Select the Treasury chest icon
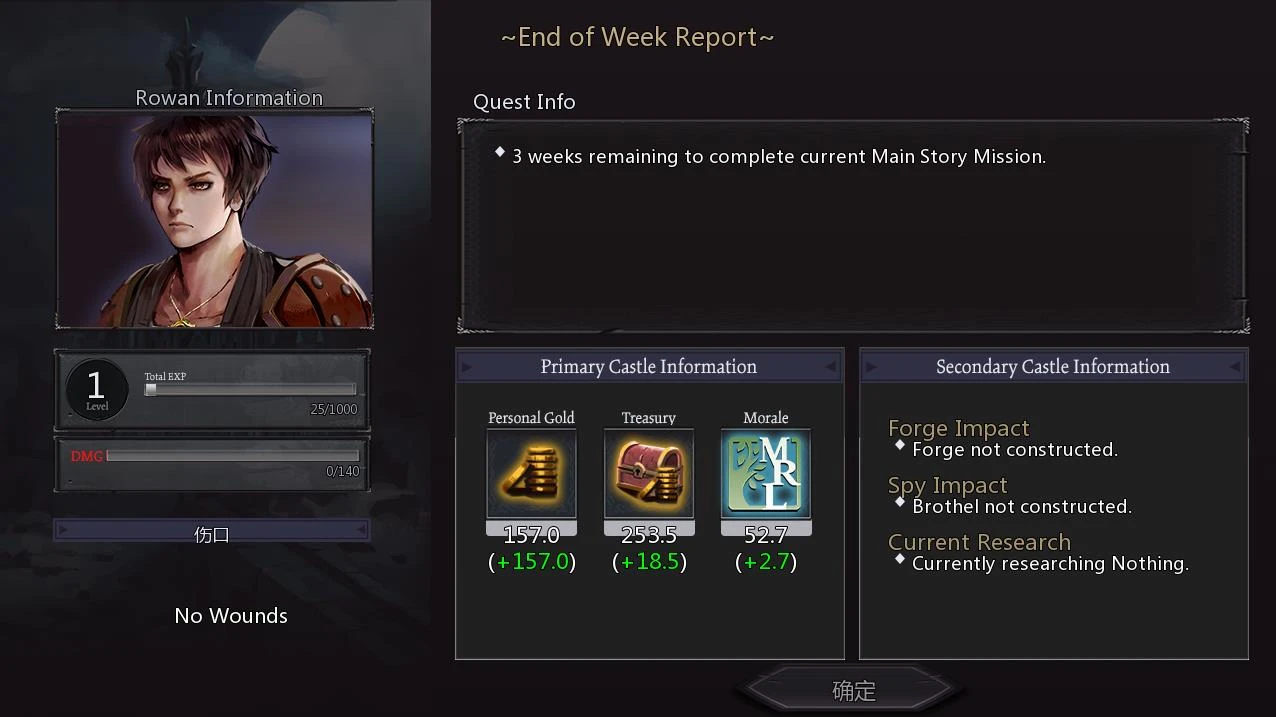Image resolution: width=1276 pixels, height=717 pixels. [x=649, y=474]
